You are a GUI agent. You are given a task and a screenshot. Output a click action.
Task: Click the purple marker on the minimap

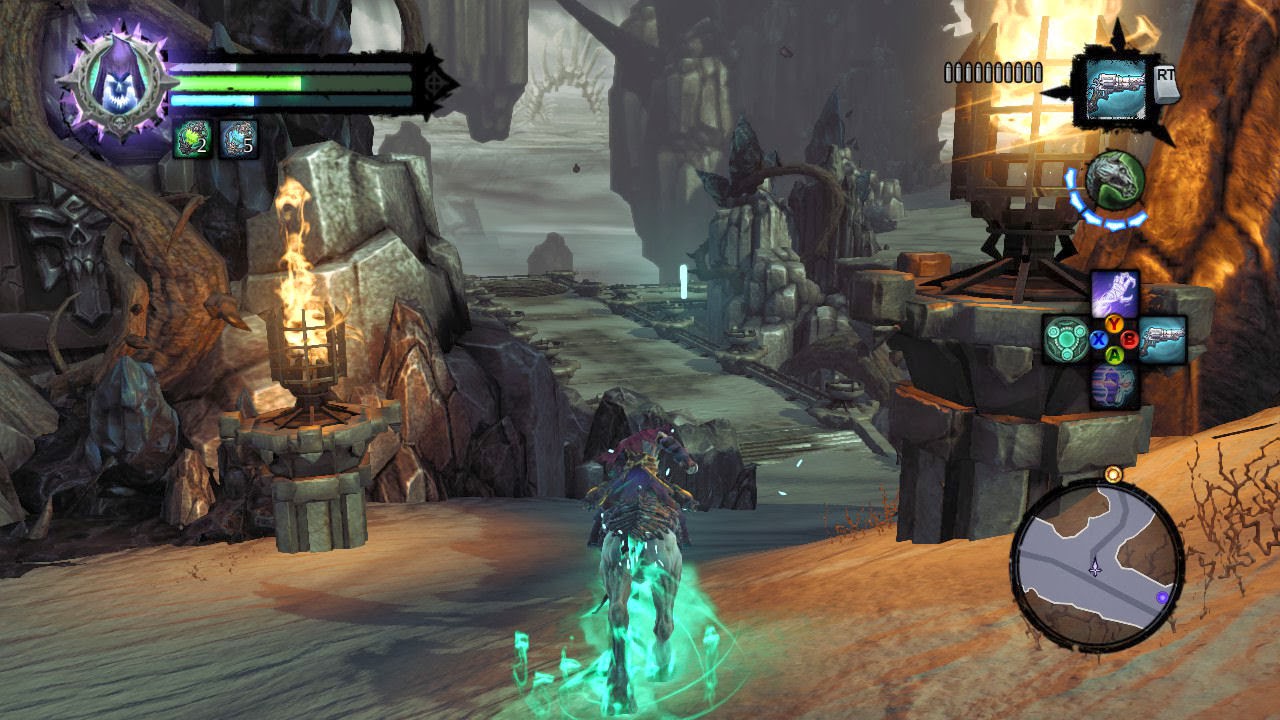coord(1162,597)
